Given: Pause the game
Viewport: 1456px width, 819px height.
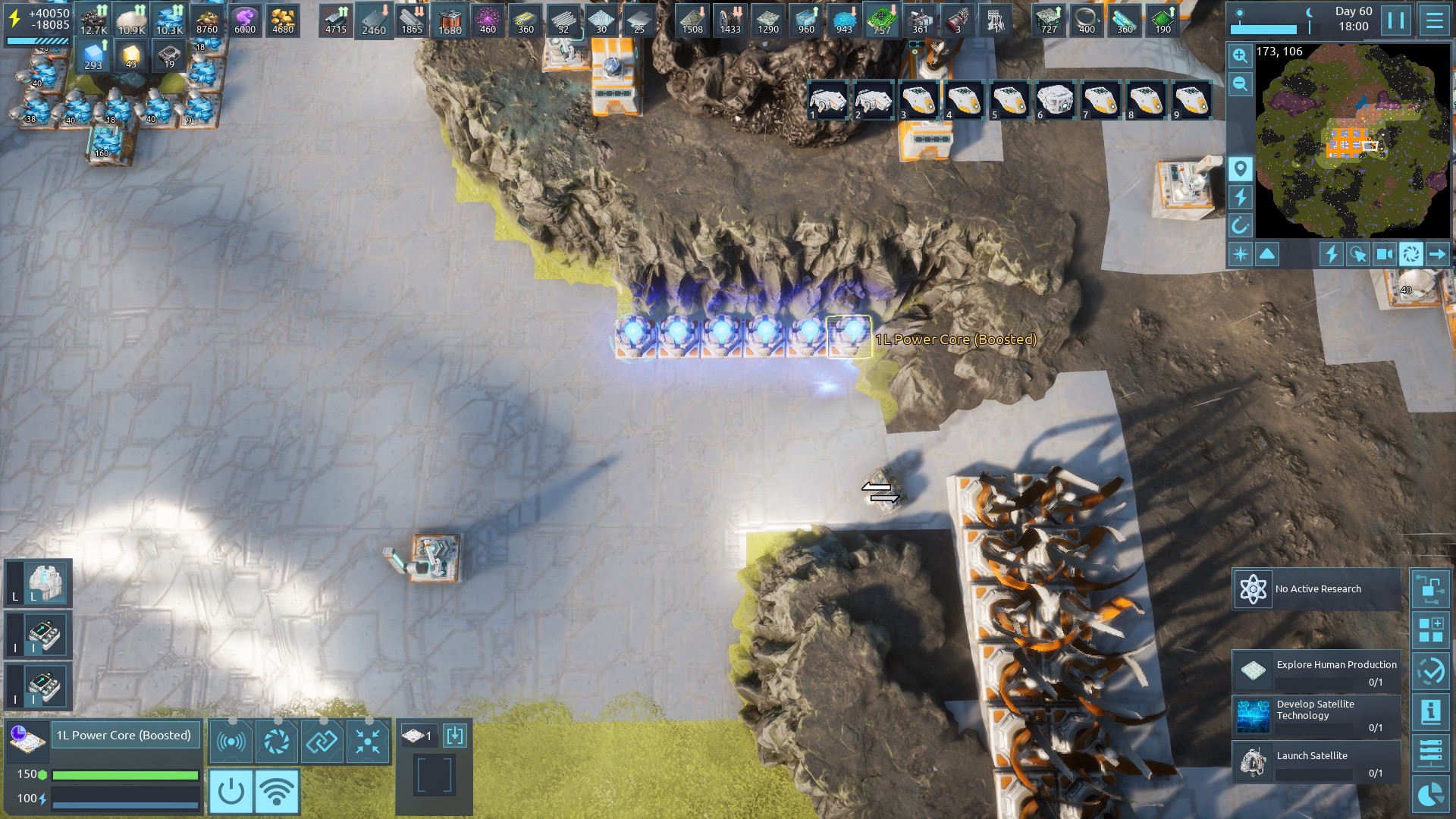Looking at the screenshot, I should [x=1396, y=20].
